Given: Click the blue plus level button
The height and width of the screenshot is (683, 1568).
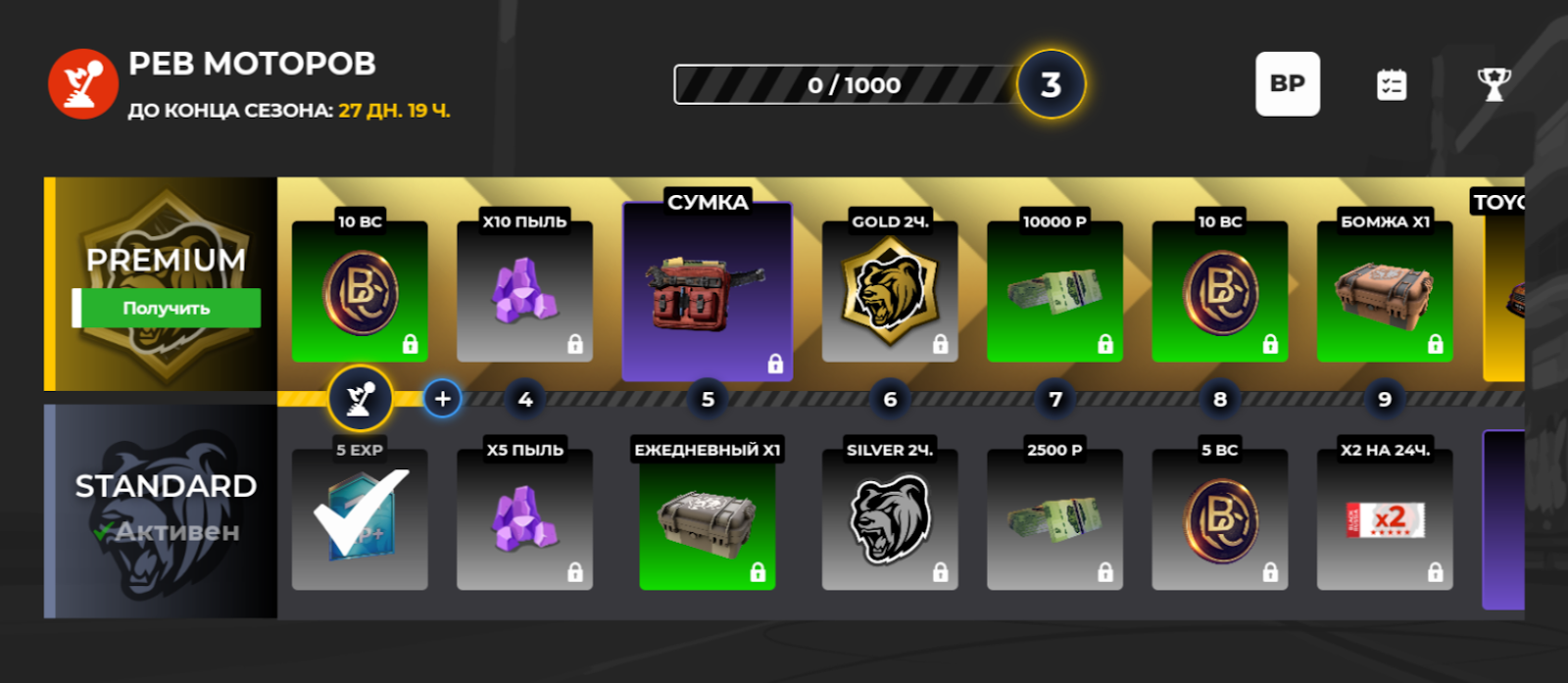Looking at the screenshot, I should 442,399.
